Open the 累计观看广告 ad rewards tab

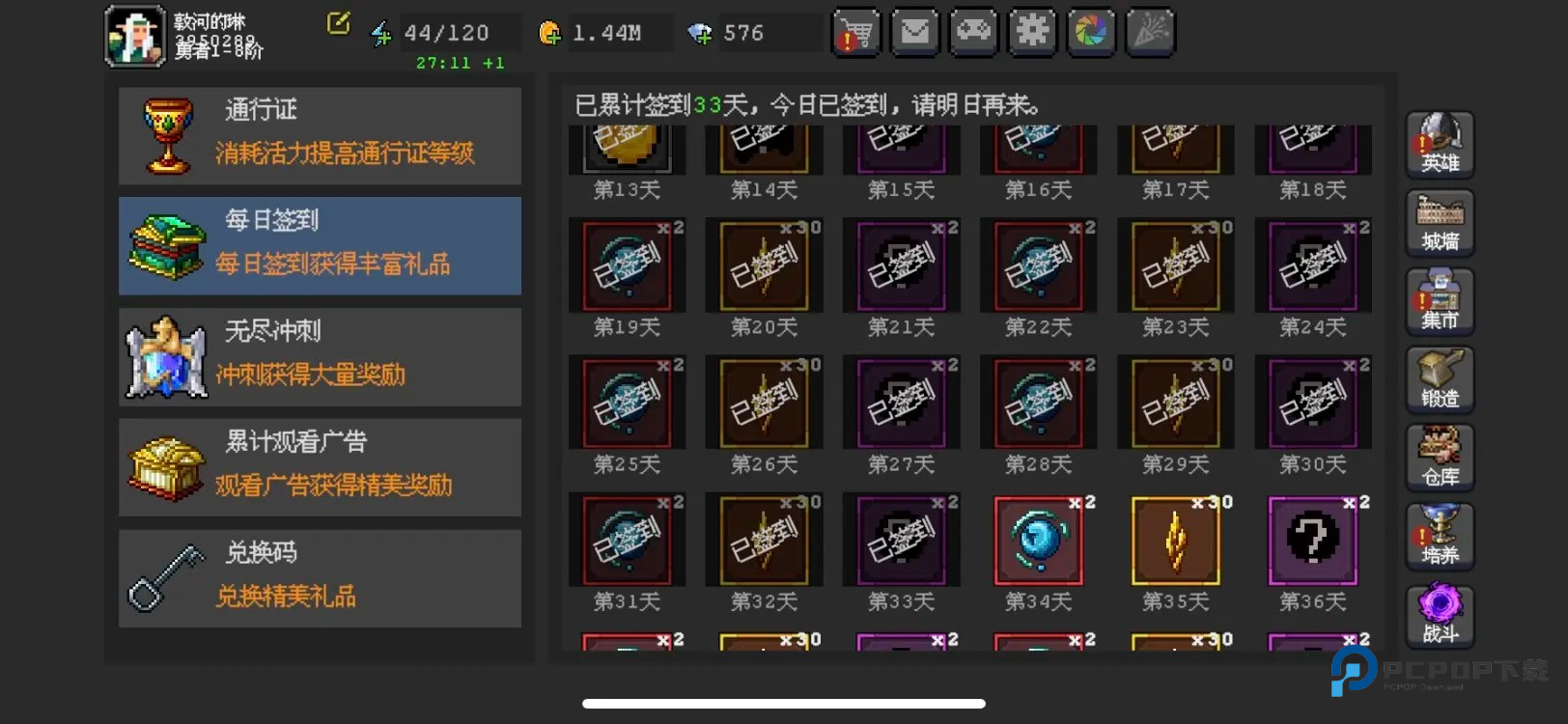320,467
